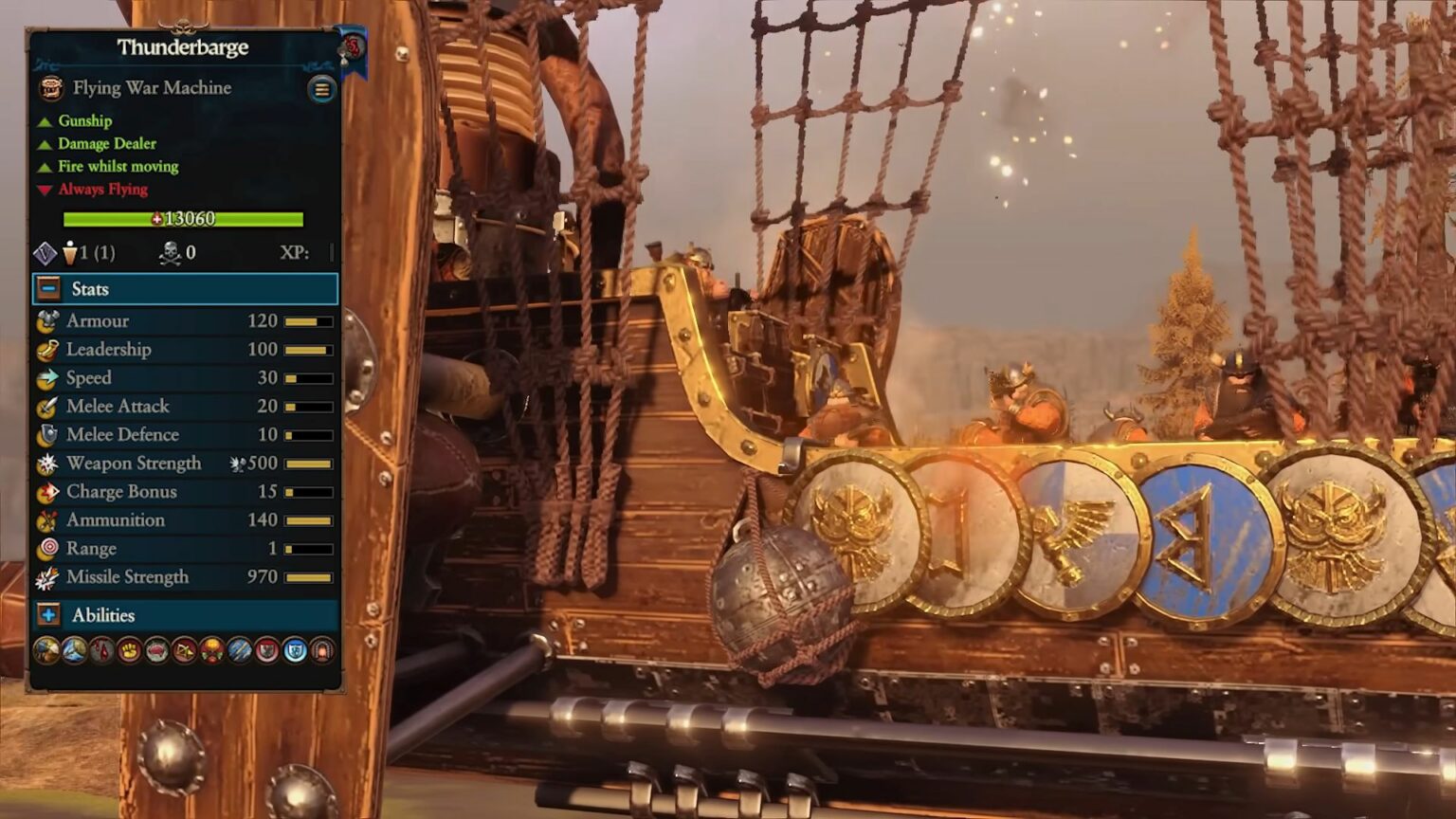Click the red fanged jaw ability icon

click(x=156, y=650)
